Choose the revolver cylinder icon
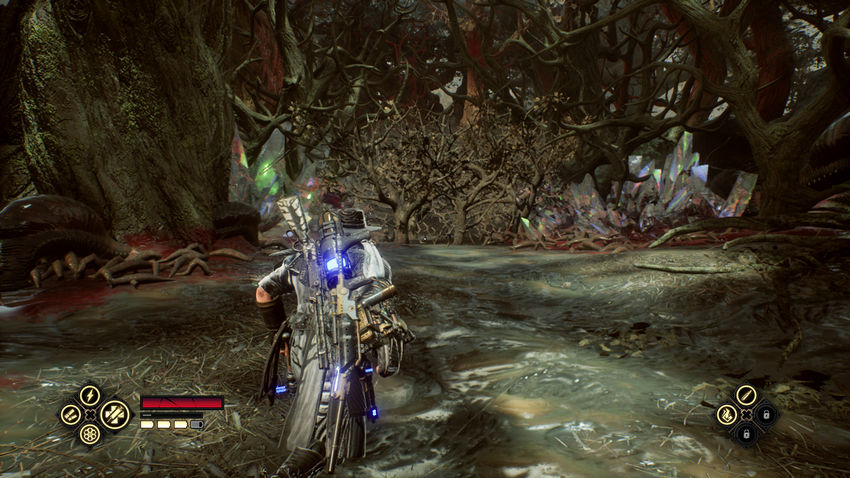 90,434
